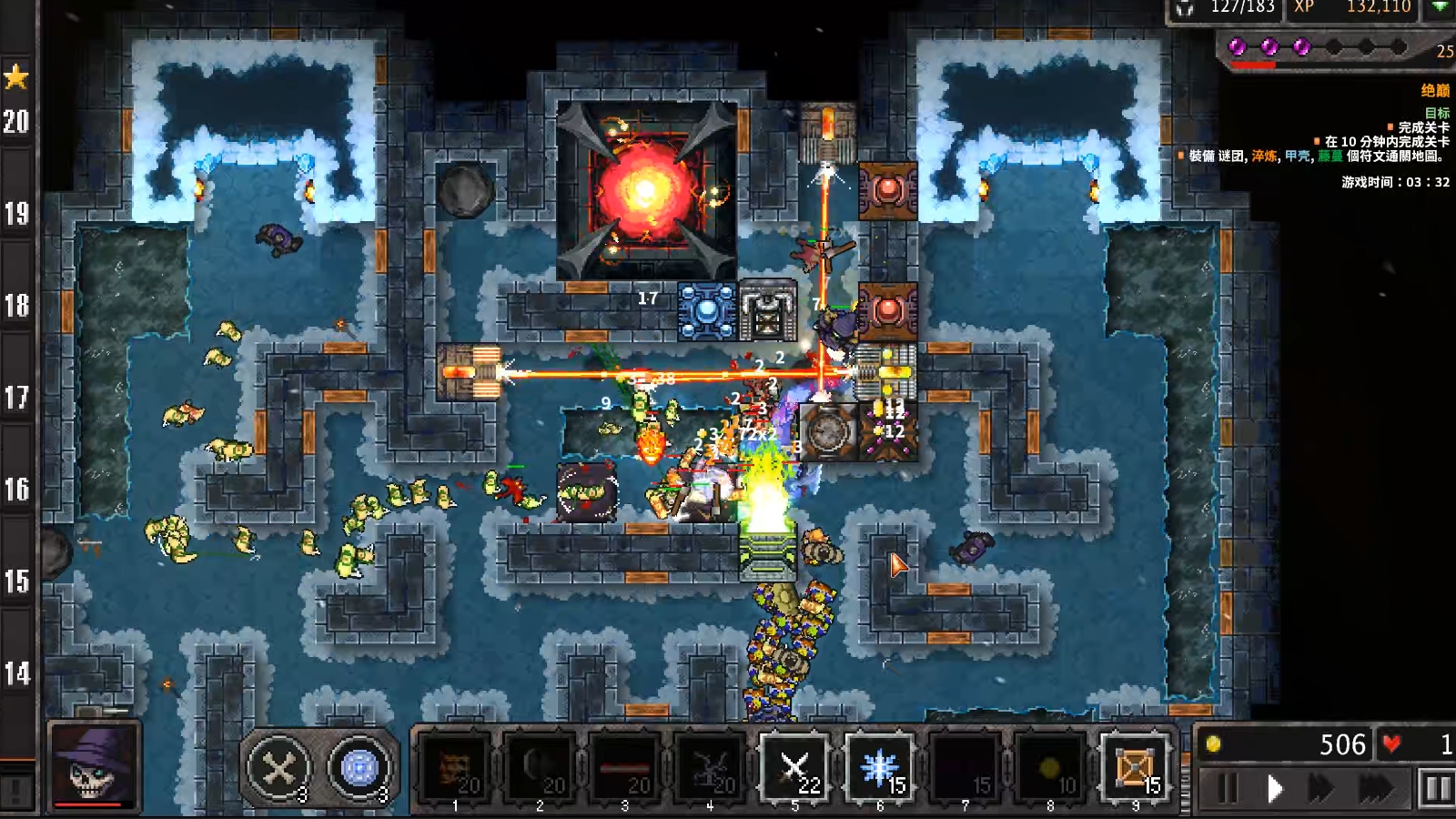Image resolution: width=1456 pixels, height=819 pixels.
Task: Choose the wooden barricade trap
Action: tap(1135, 769)
